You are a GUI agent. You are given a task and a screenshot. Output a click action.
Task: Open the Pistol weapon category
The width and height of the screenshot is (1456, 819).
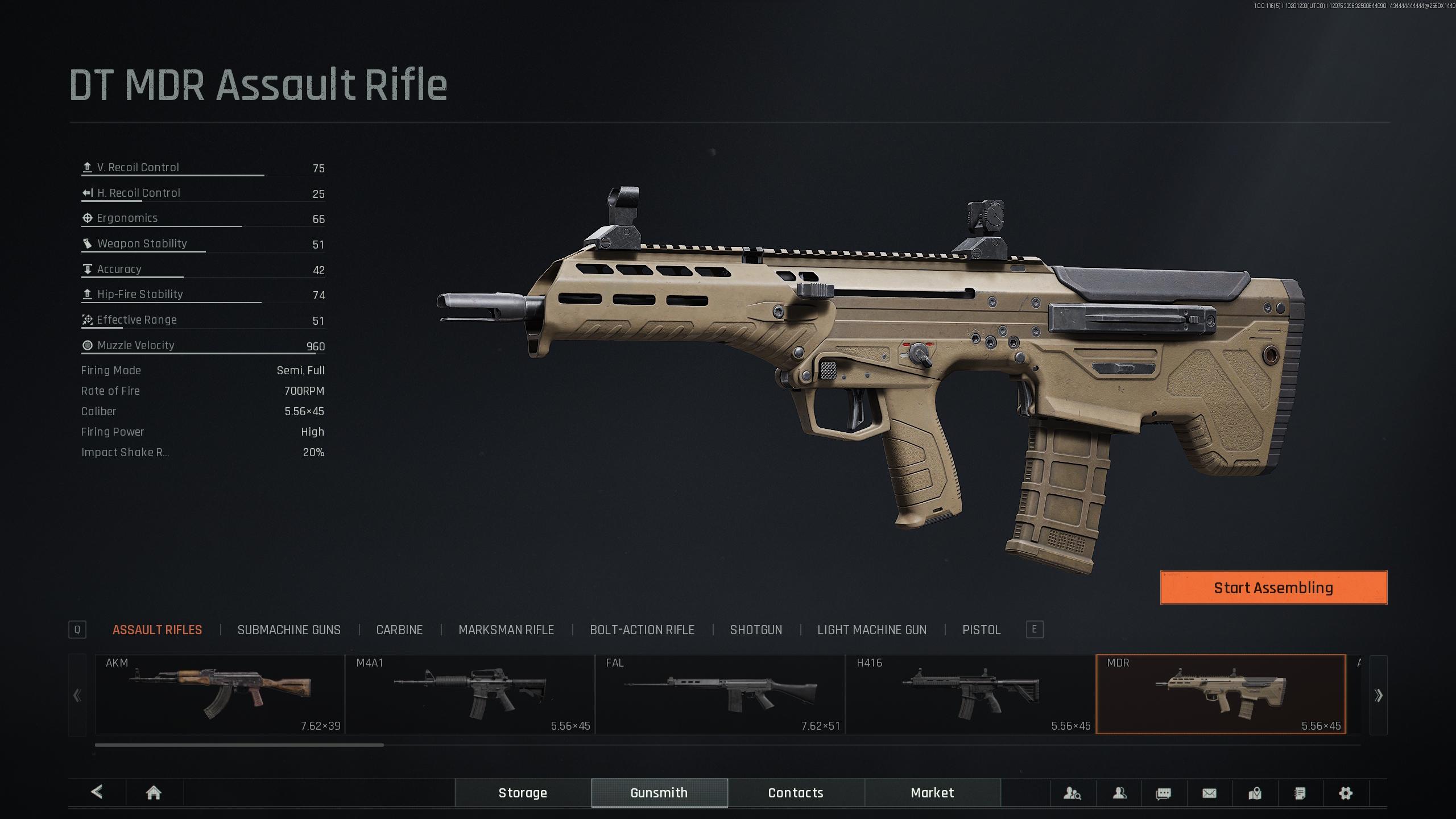(981, 630)
